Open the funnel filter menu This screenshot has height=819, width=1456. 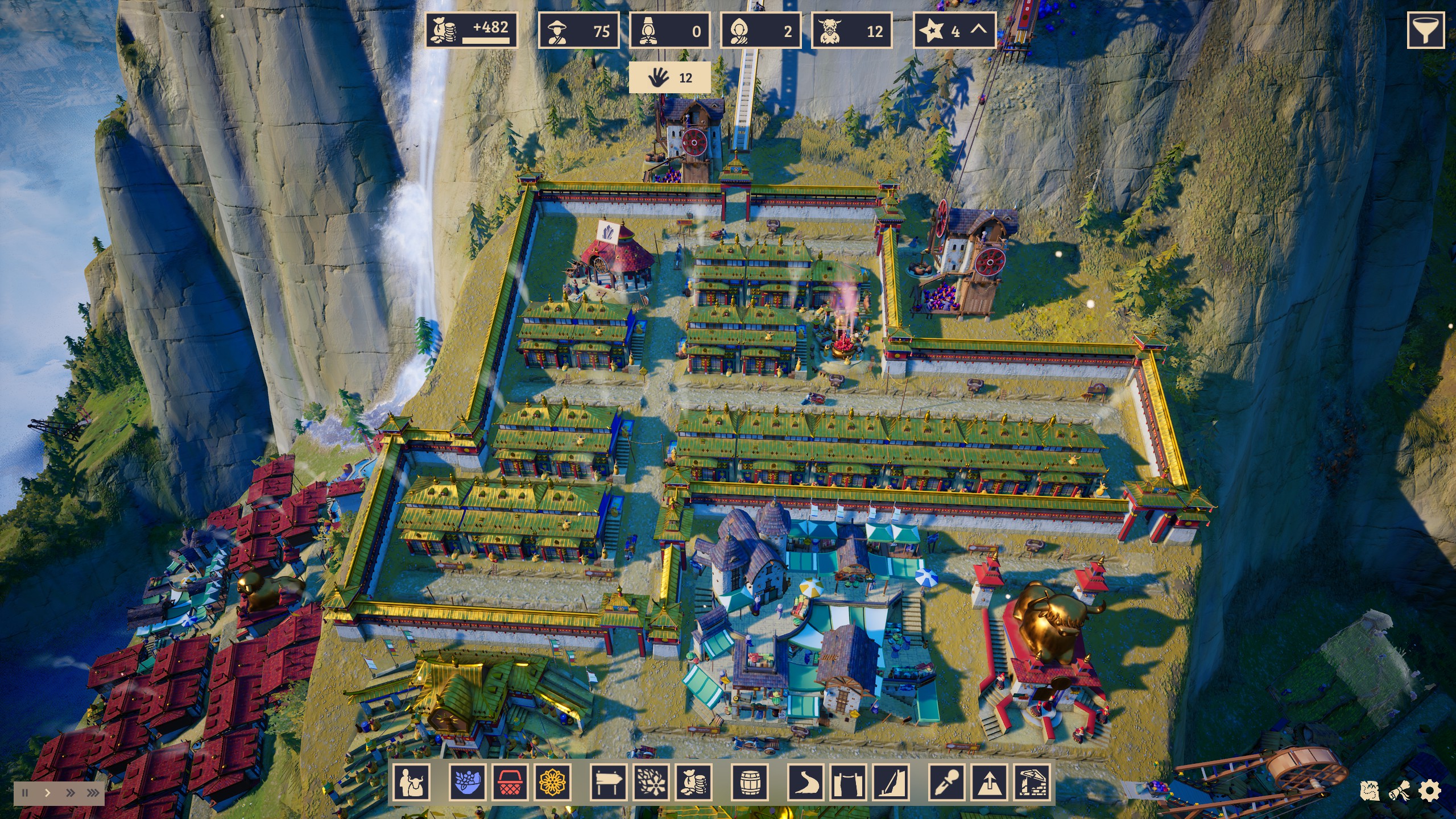coord(1425,30)
